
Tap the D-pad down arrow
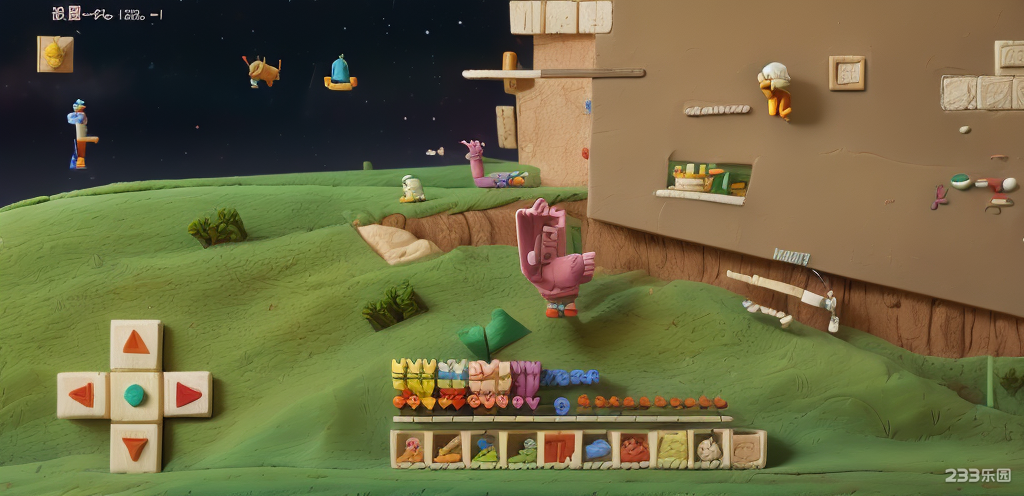coord(135,447)
